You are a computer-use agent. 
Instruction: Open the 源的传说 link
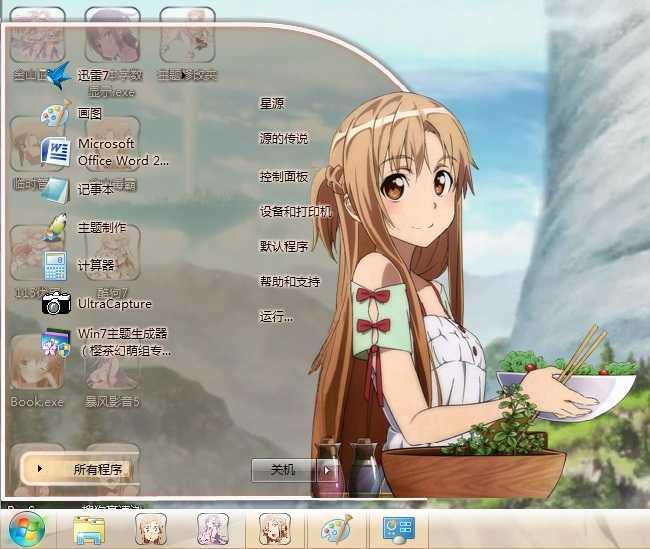click(x=283, y=138)
